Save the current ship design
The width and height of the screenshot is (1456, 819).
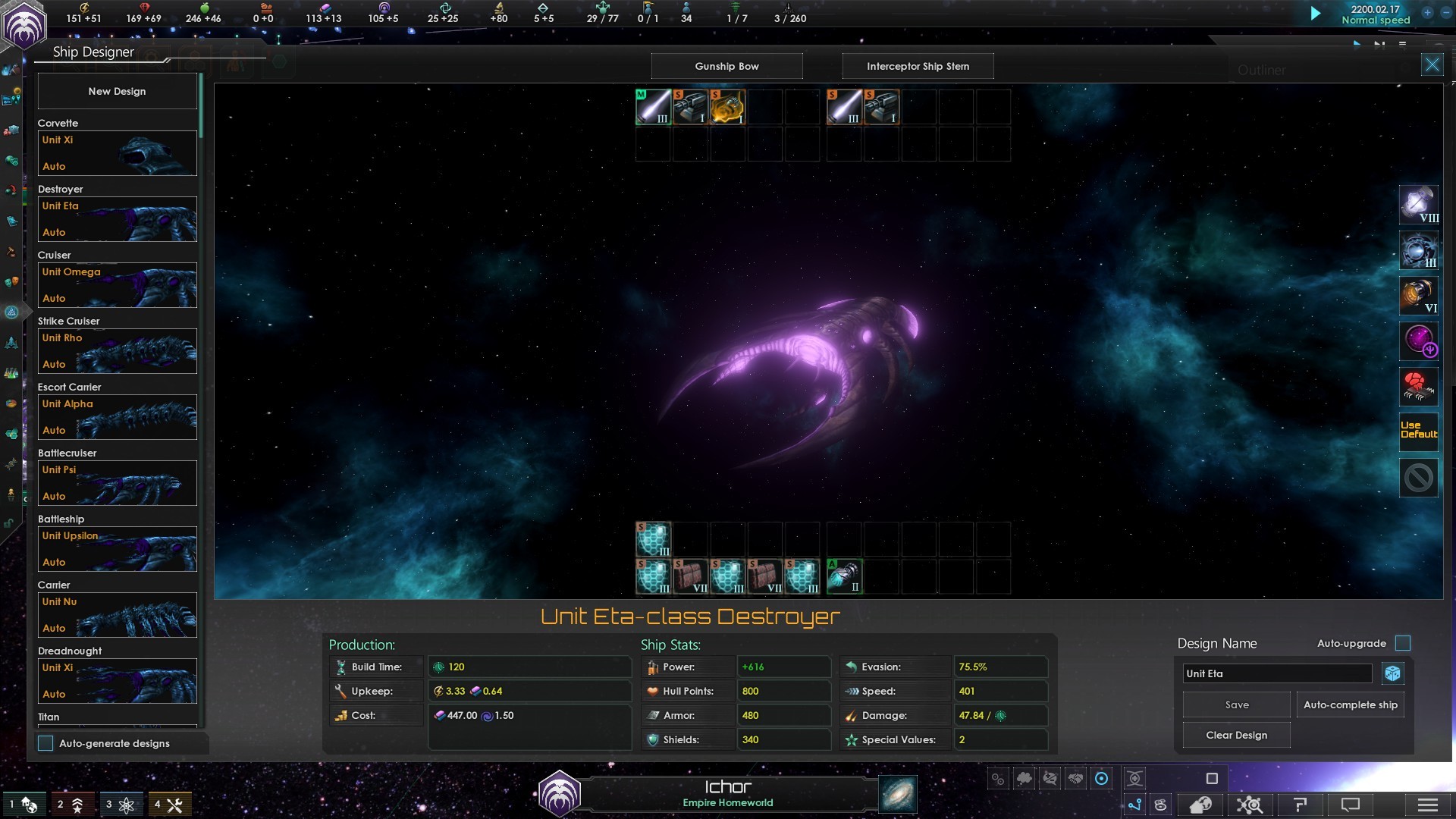(x=1236, y=704)
